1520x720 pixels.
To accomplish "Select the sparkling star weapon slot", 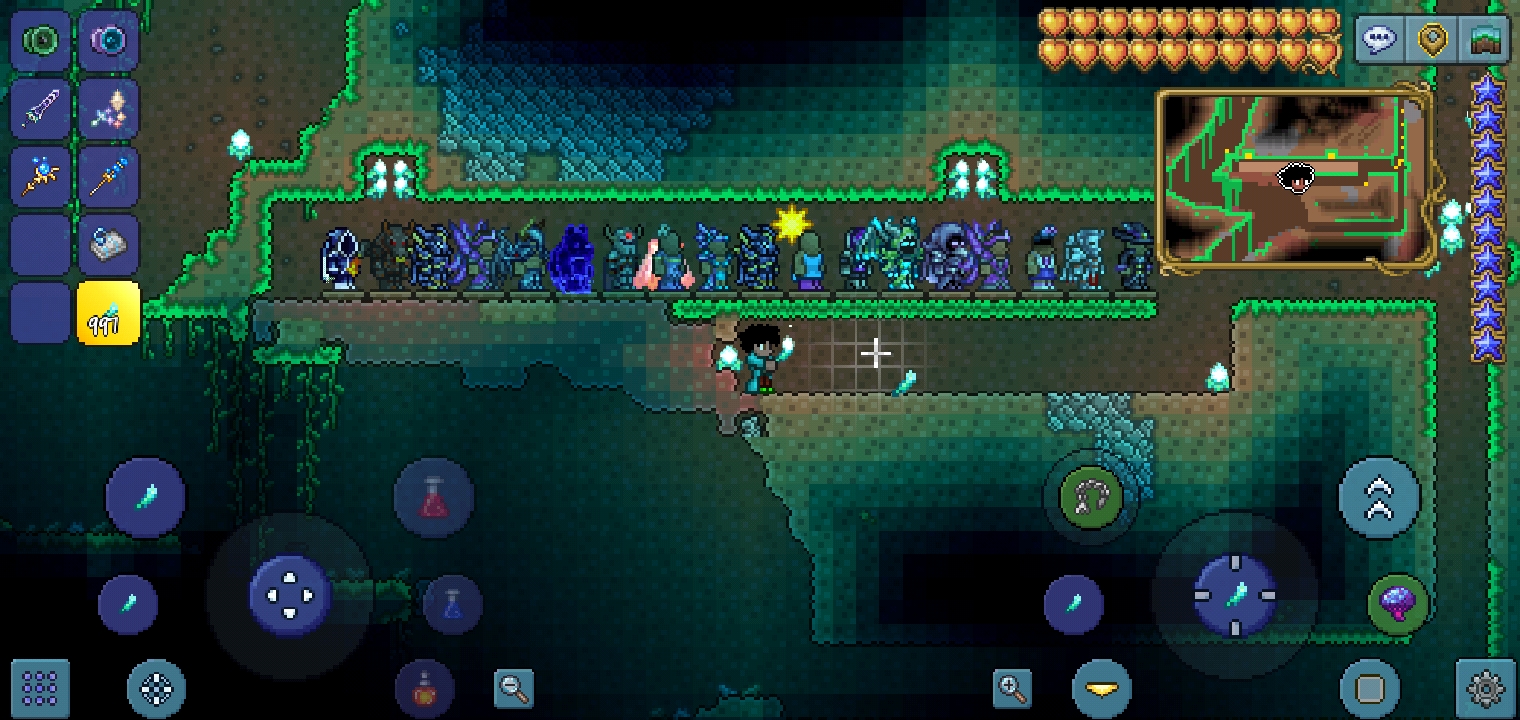I will tap(108, 108).
